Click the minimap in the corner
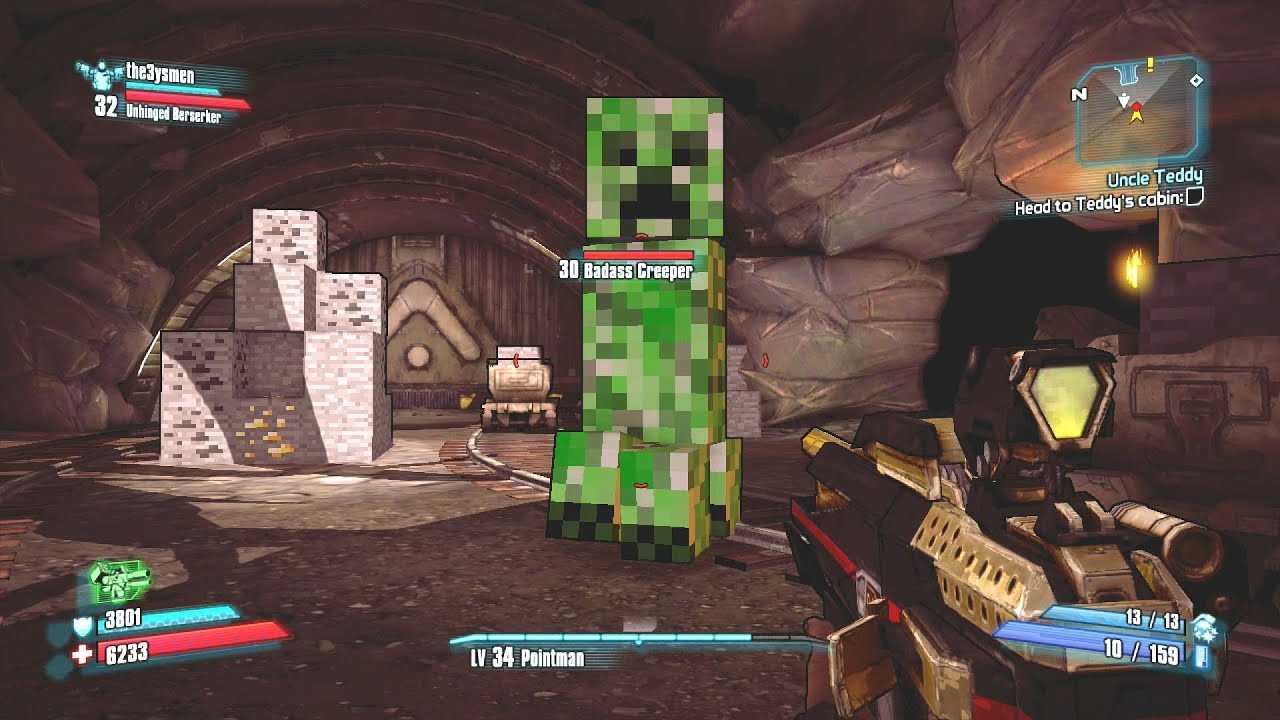The height and width of the screenshot is (720, 1280). (x=1139, y=110)
